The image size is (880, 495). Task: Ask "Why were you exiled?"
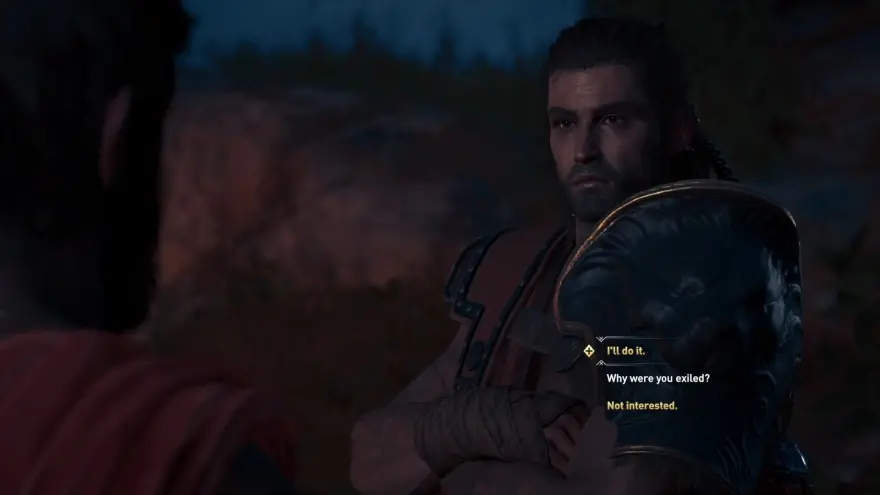click(x=658, y=378)
